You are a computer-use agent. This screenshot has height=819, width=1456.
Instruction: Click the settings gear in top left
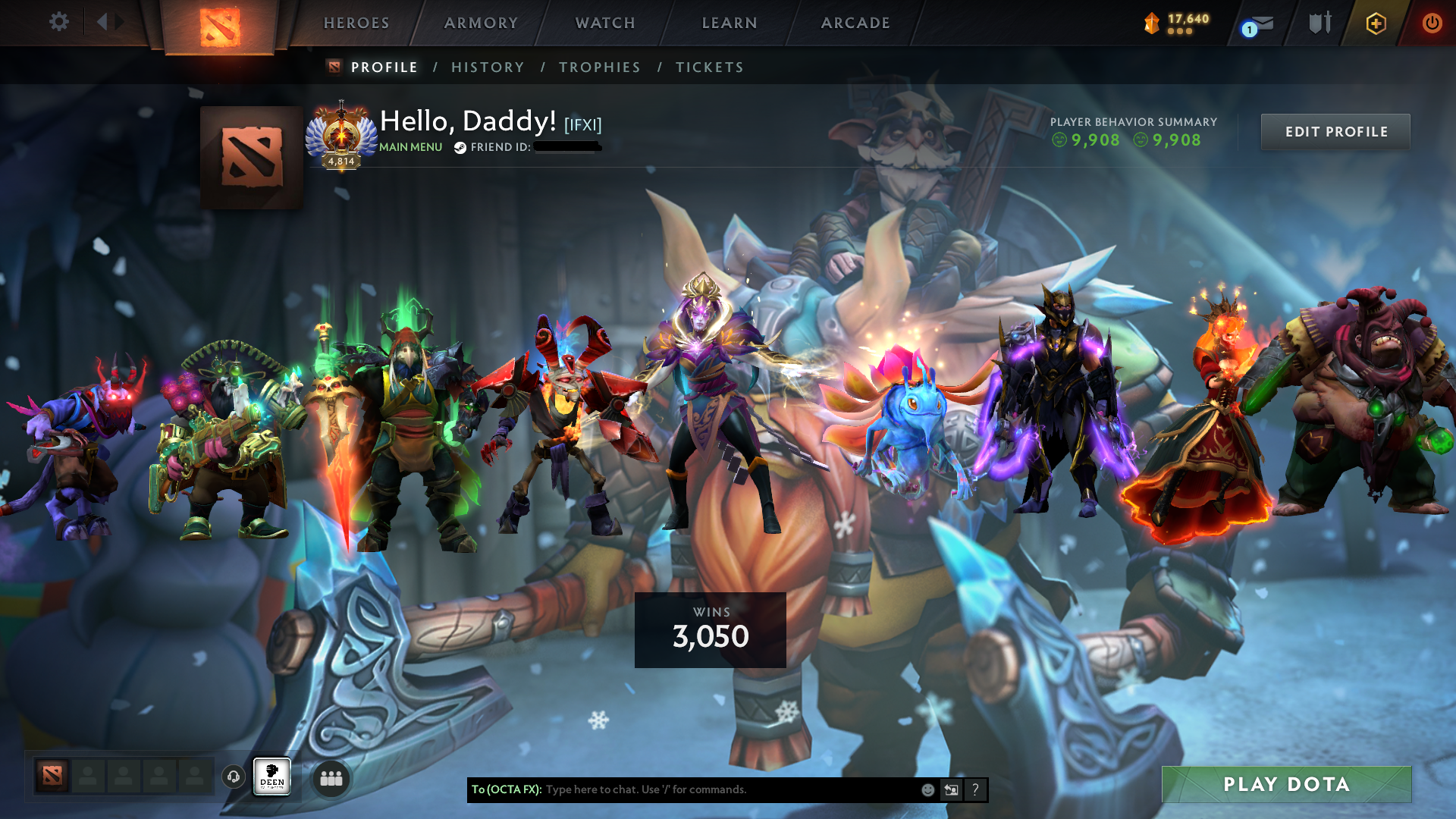tap(59, 22)
